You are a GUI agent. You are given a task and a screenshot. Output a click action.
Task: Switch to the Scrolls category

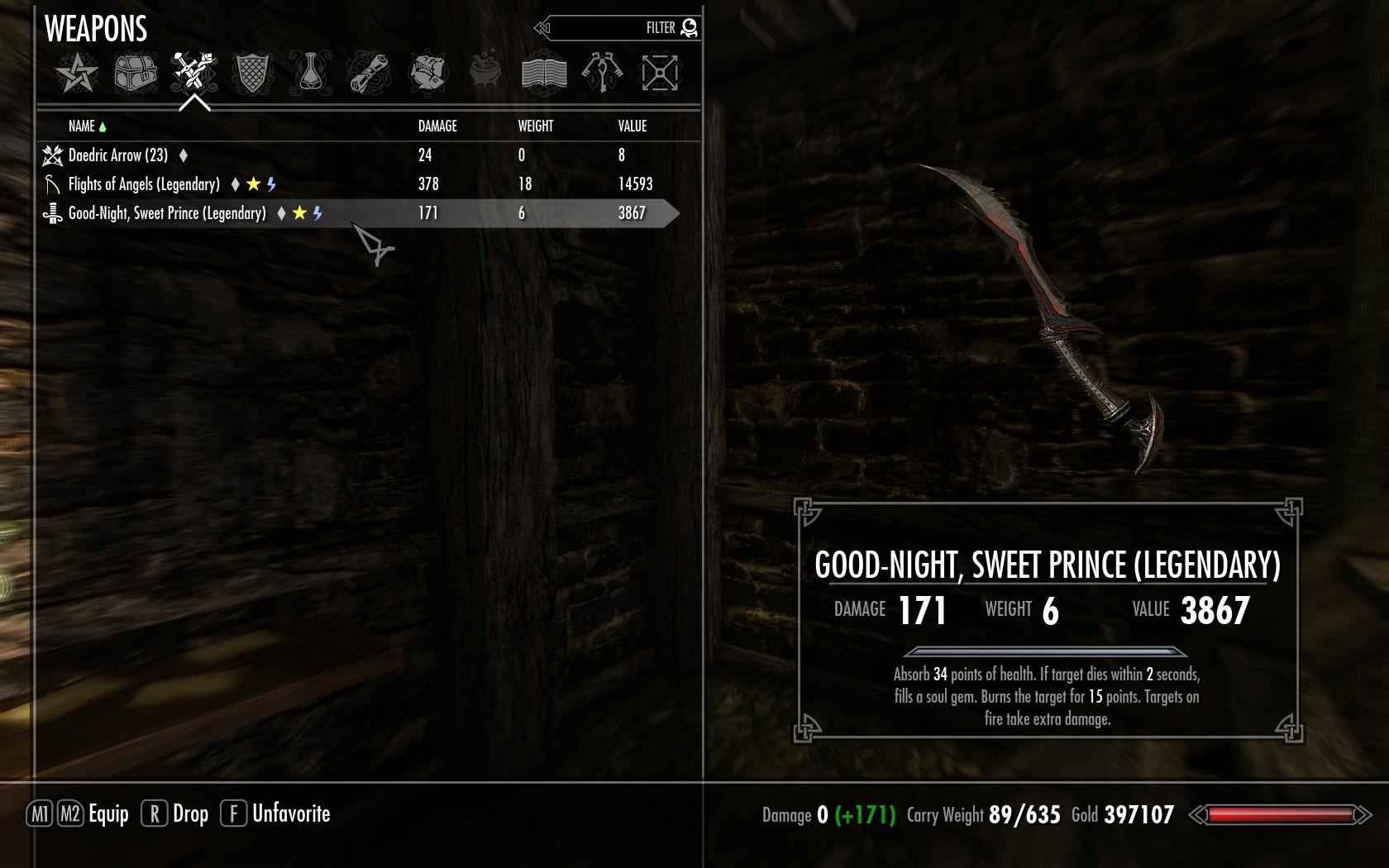[369, 73]
